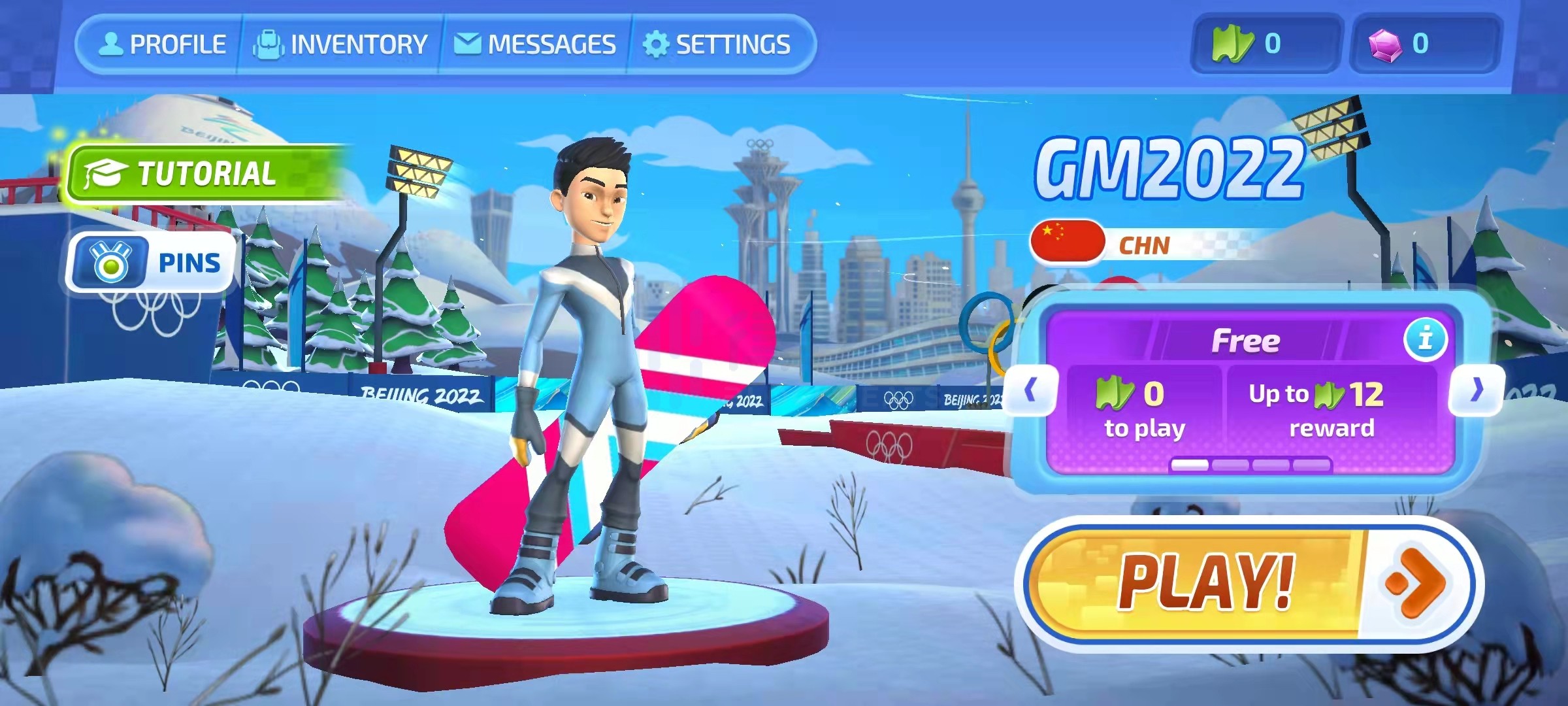The height and width of the screenshot is (706, 1568).
Task: Open the Profile menu
Action: click(162, 44)
